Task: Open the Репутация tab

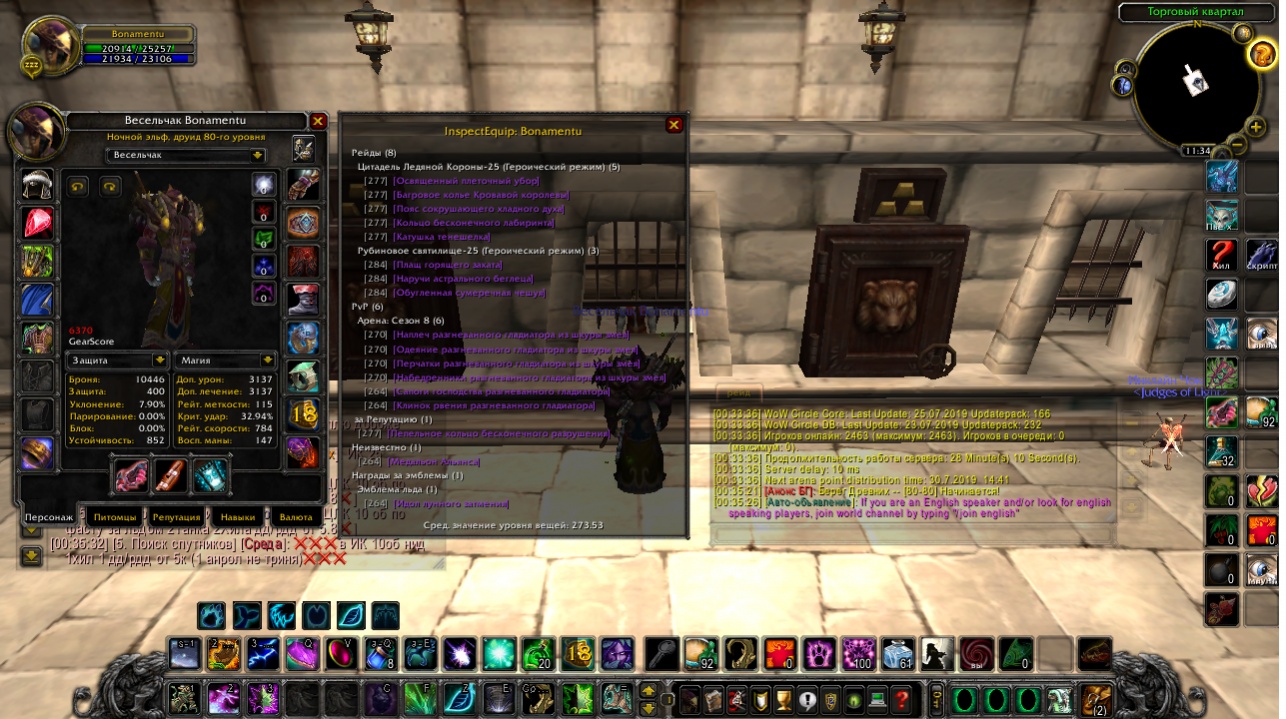Action: tap(176, 518)
